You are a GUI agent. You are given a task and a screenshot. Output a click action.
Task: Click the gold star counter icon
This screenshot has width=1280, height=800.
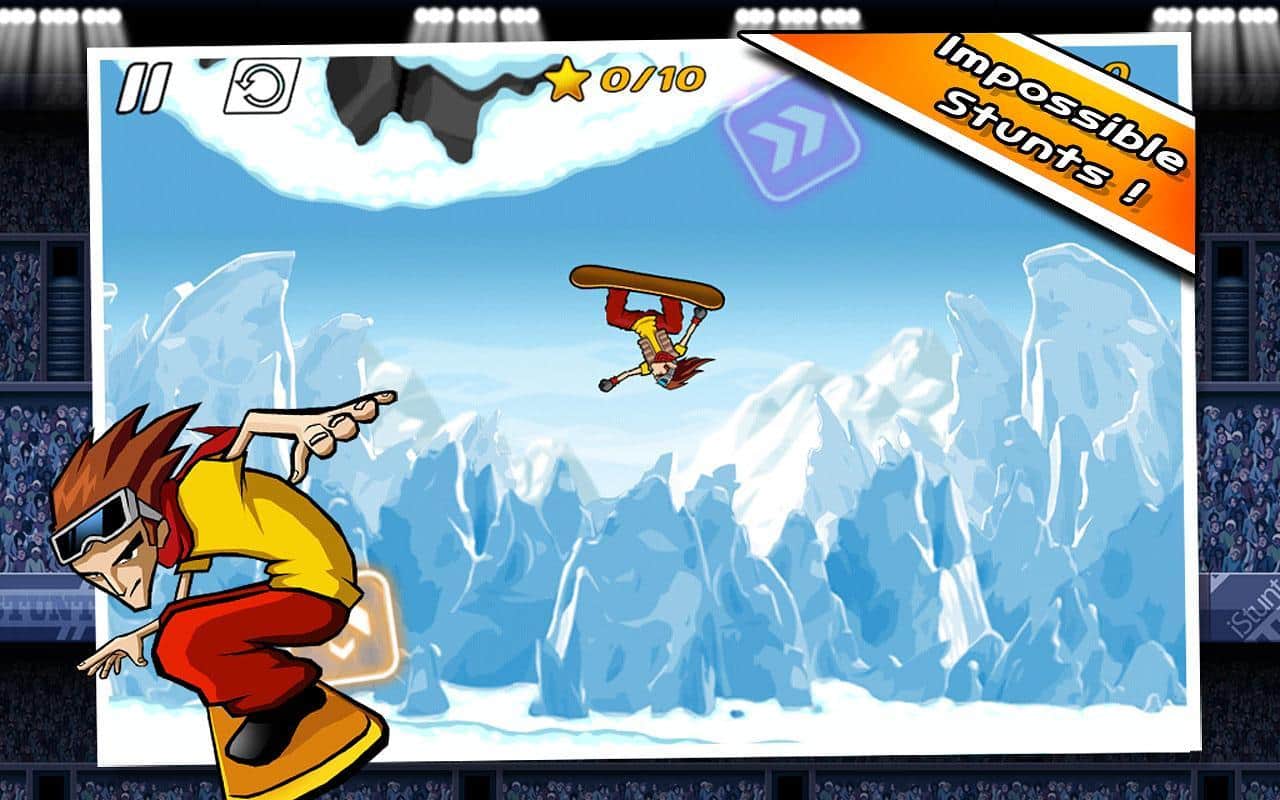pos(567,85)
